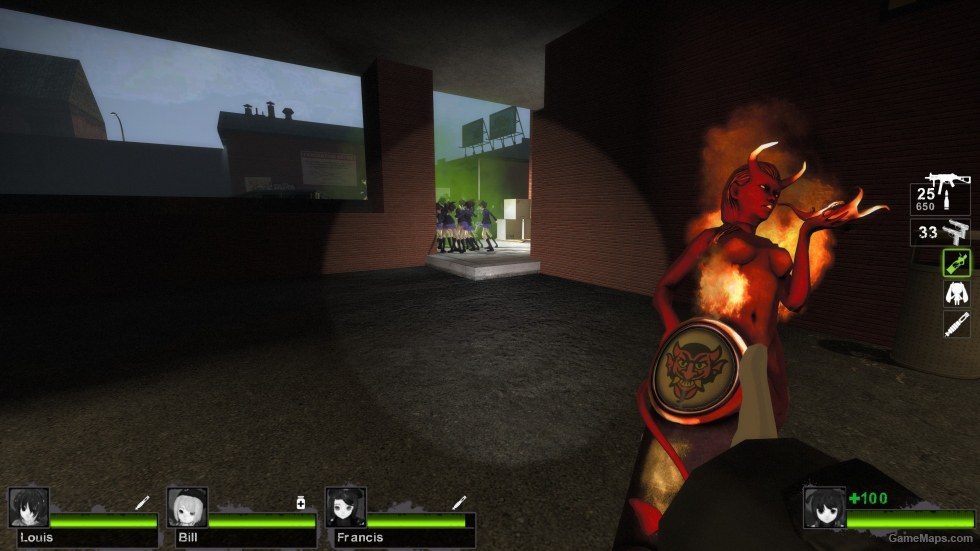Viewport: 980px width, 551px height.
Task: Select the highlighted green bottle throwable slot
Action: (957, 262)
